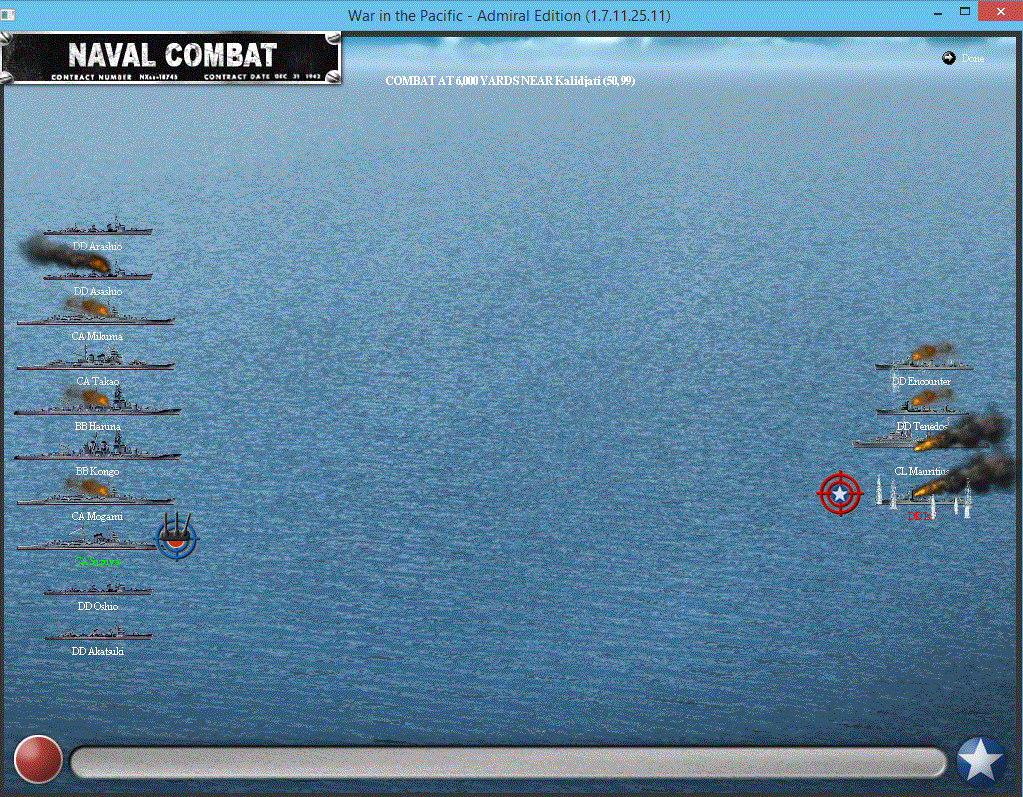This screenshot has width=1023, height=797.
Task: Click the Done arrow button
Action: (949, 58)
